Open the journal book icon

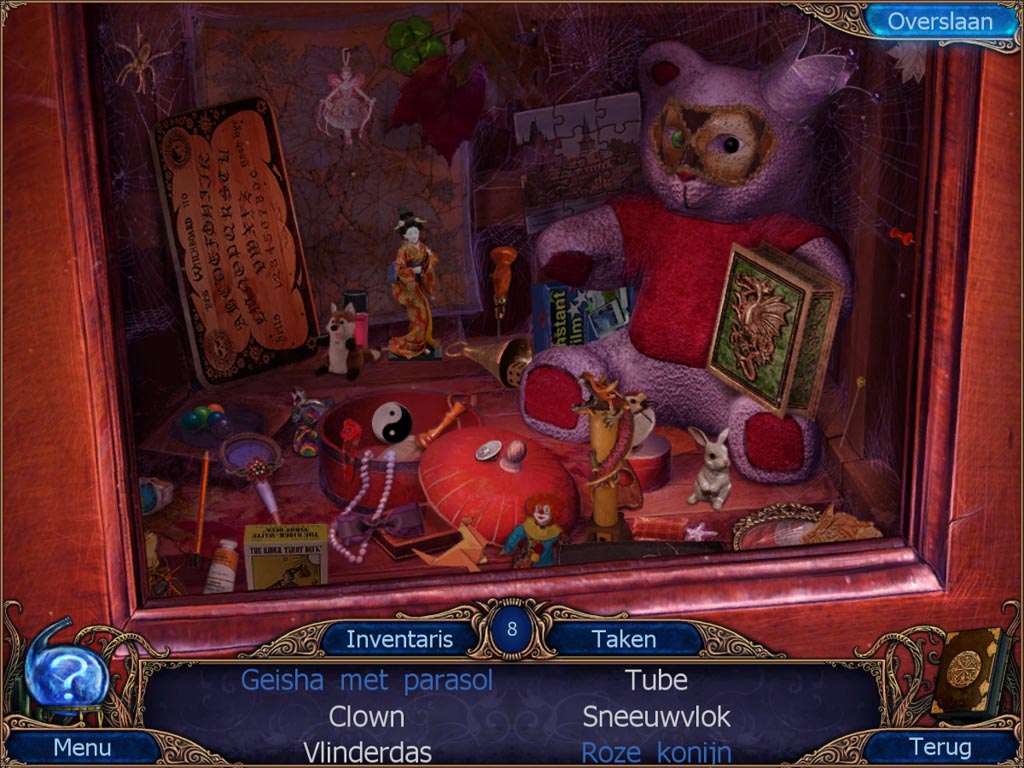(x=965, y=671)
